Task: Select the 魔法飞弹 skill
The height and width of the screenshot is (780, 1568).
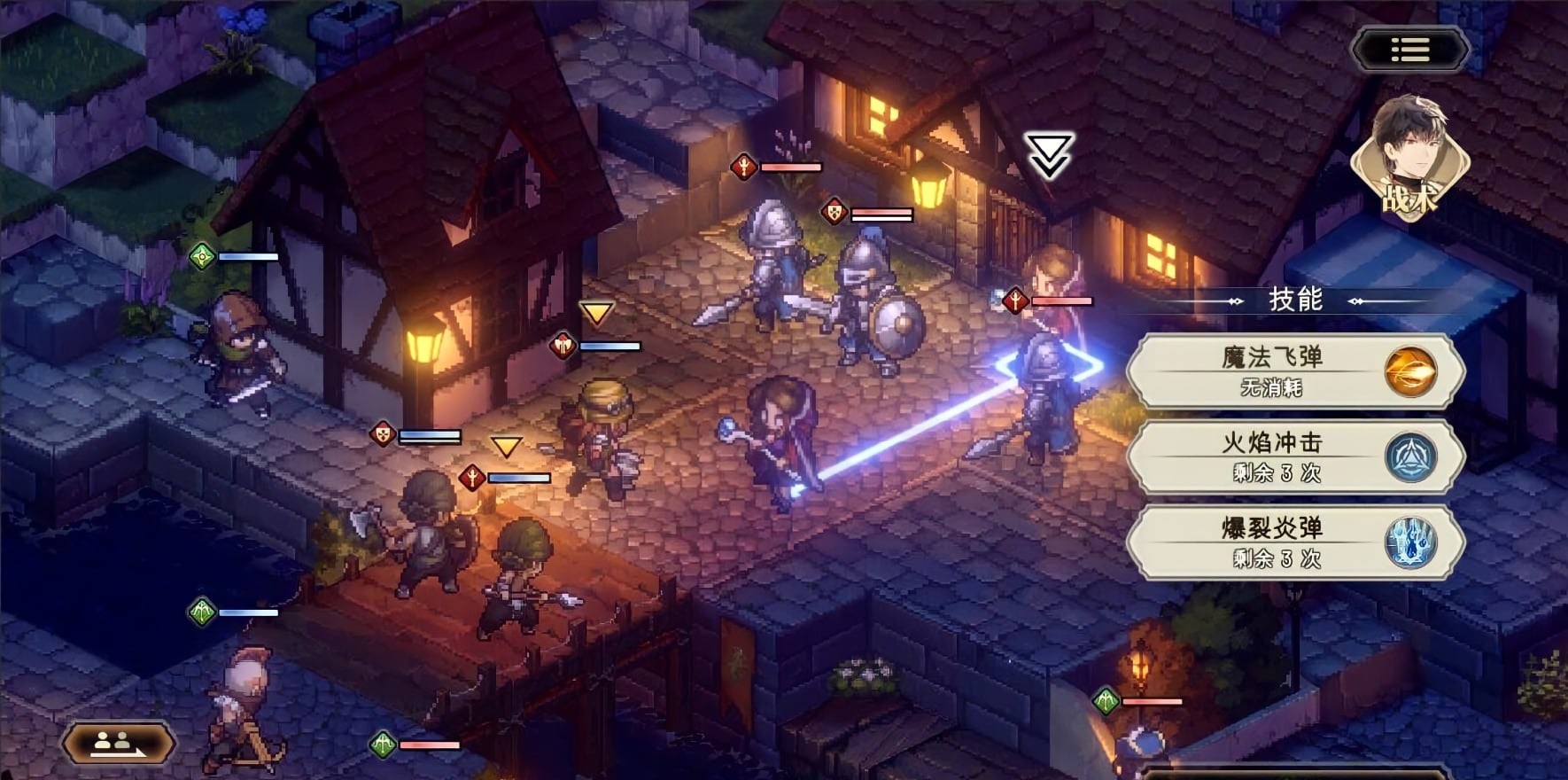Action: 1295,371
